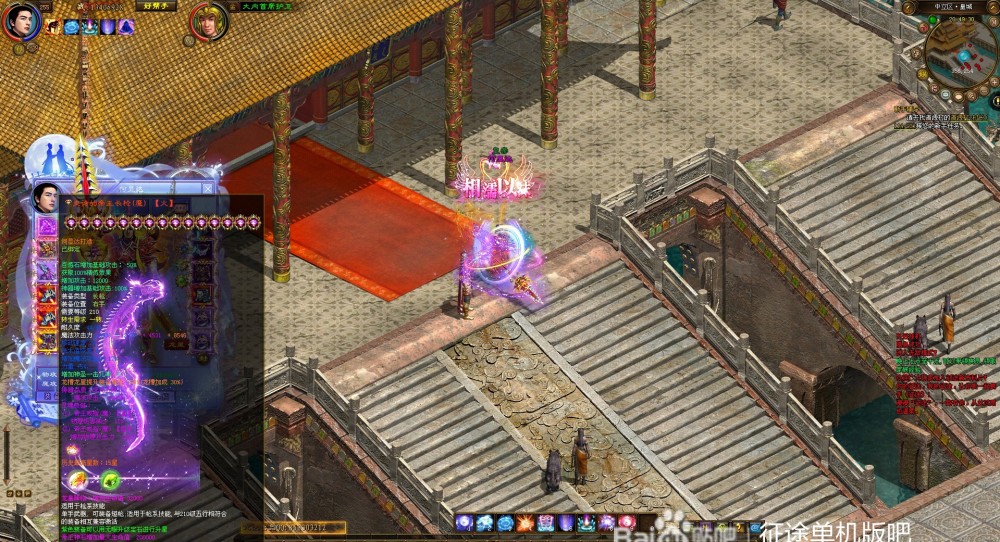Image resolution: width=1000 pixels, height=542 pixels.
Task: Click the portrait inside the equipment window
Action: 47,198
